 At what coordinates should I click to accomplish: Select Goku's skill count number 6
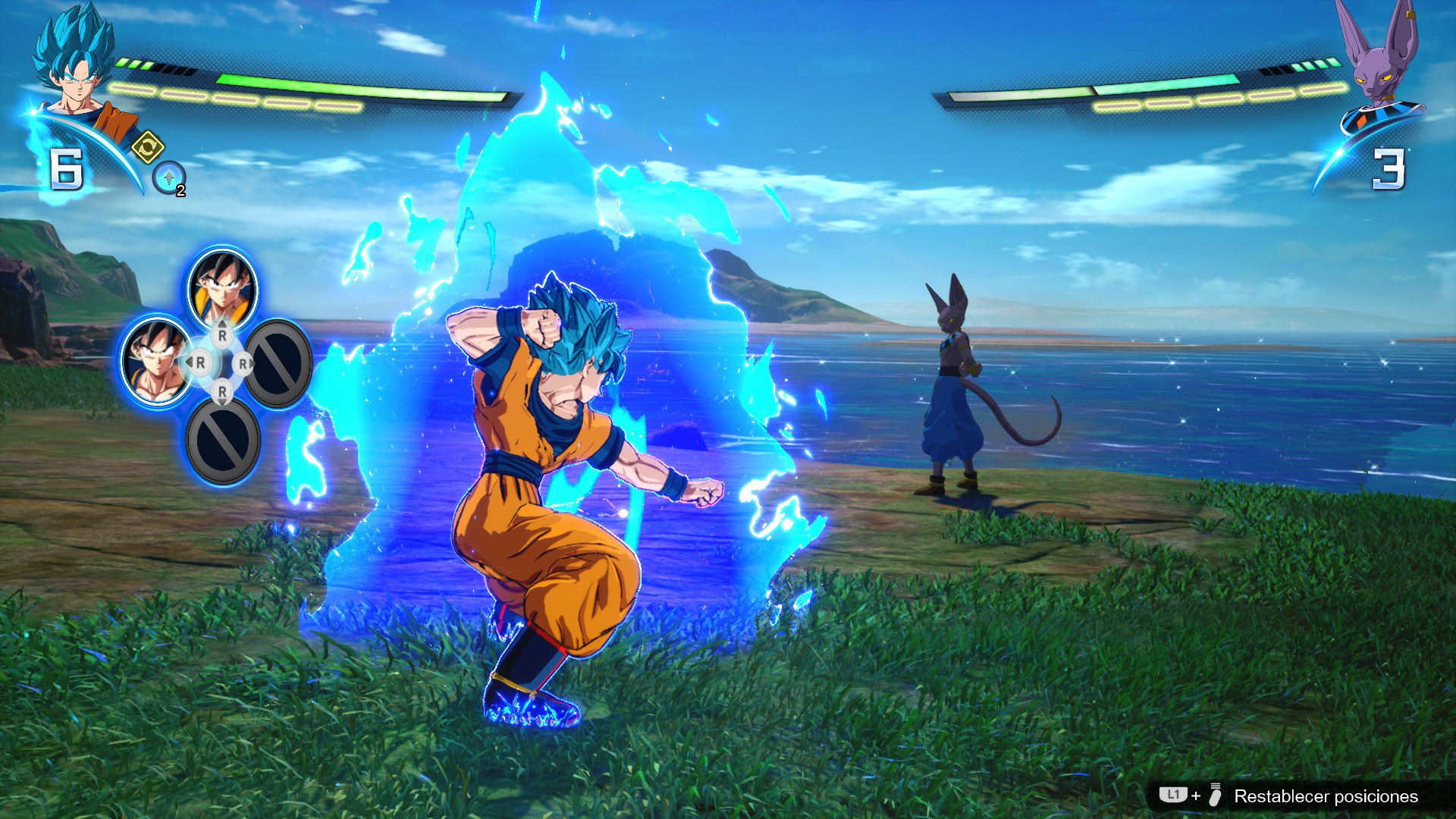pyautogui.click(x=67, y=168)
